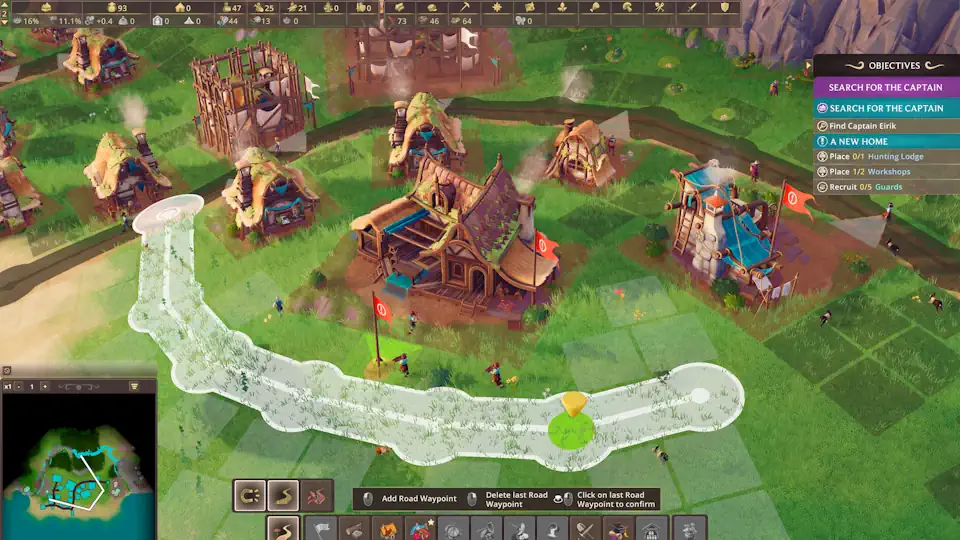Open the wood log building category
Screen dimensions: 960x540
click(x=356, y=529)
